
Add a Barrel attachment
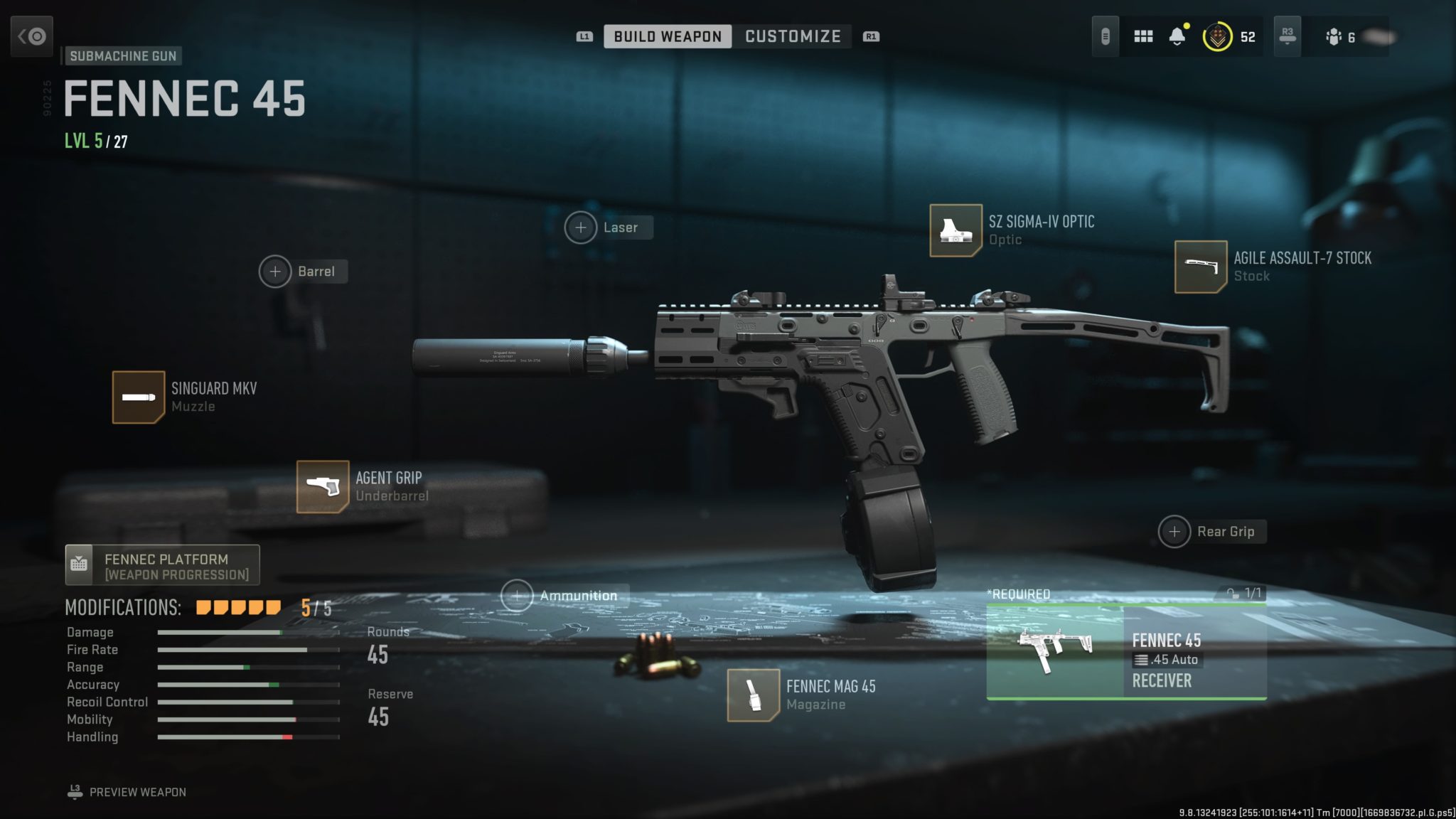click(x=276, y=272)
